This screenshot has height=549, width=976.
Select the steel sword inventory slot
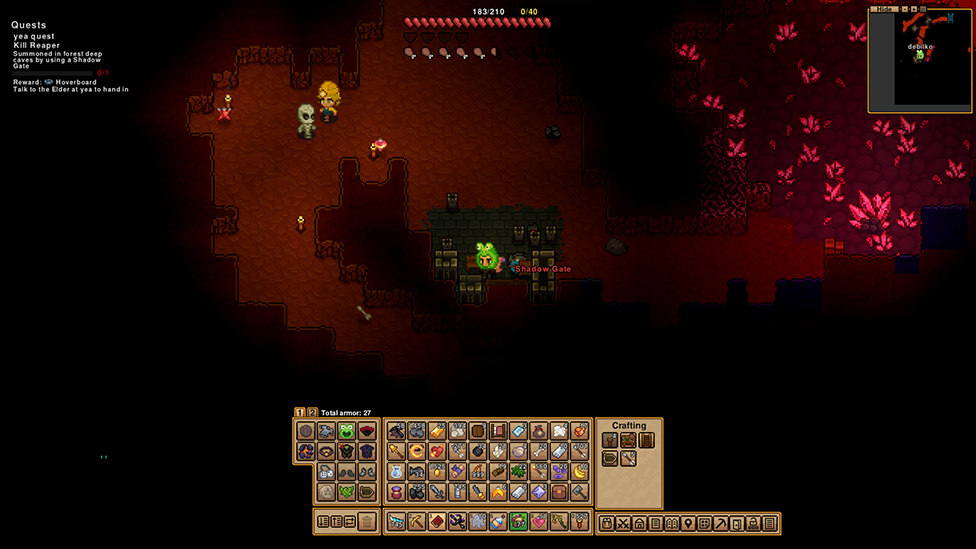click(x=437, y=492)
